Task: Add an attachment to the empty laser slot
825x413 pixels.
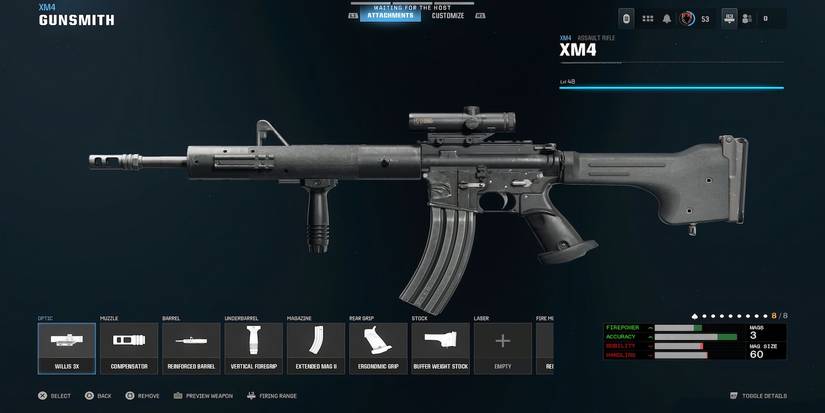Action: (x=502, y=347)
